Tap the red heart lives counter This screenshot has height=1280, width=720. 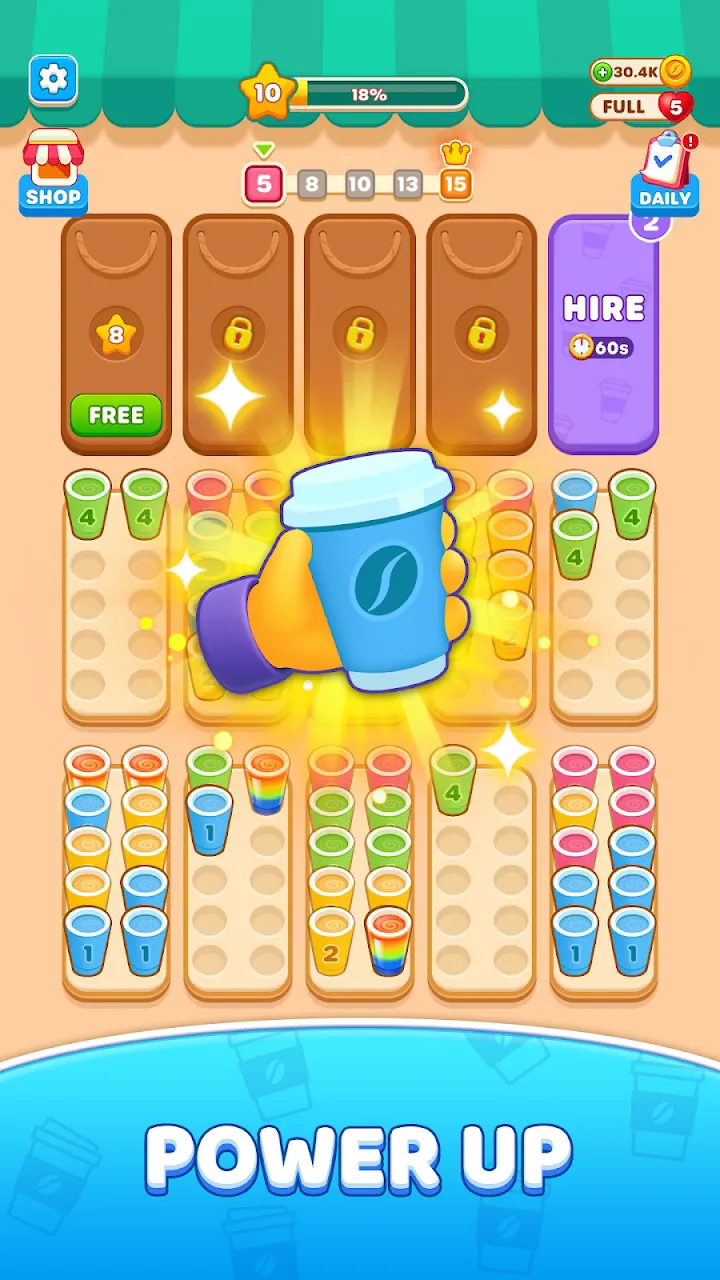point(675,106)
